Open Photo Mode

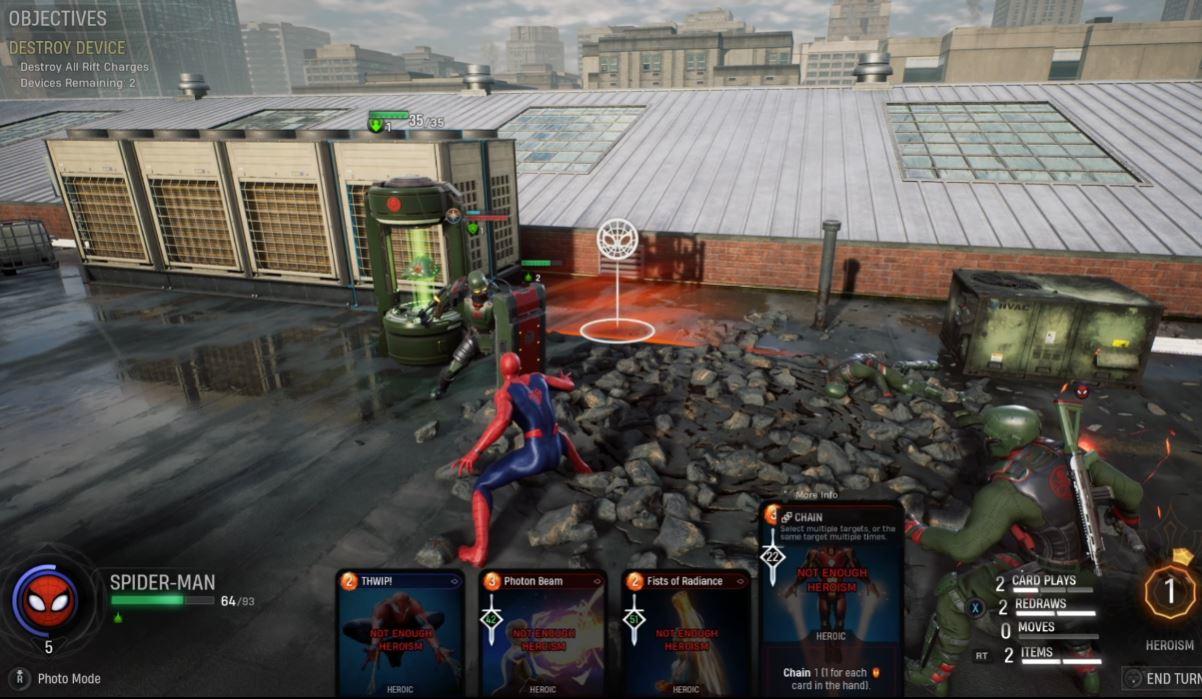coord(69,679)
